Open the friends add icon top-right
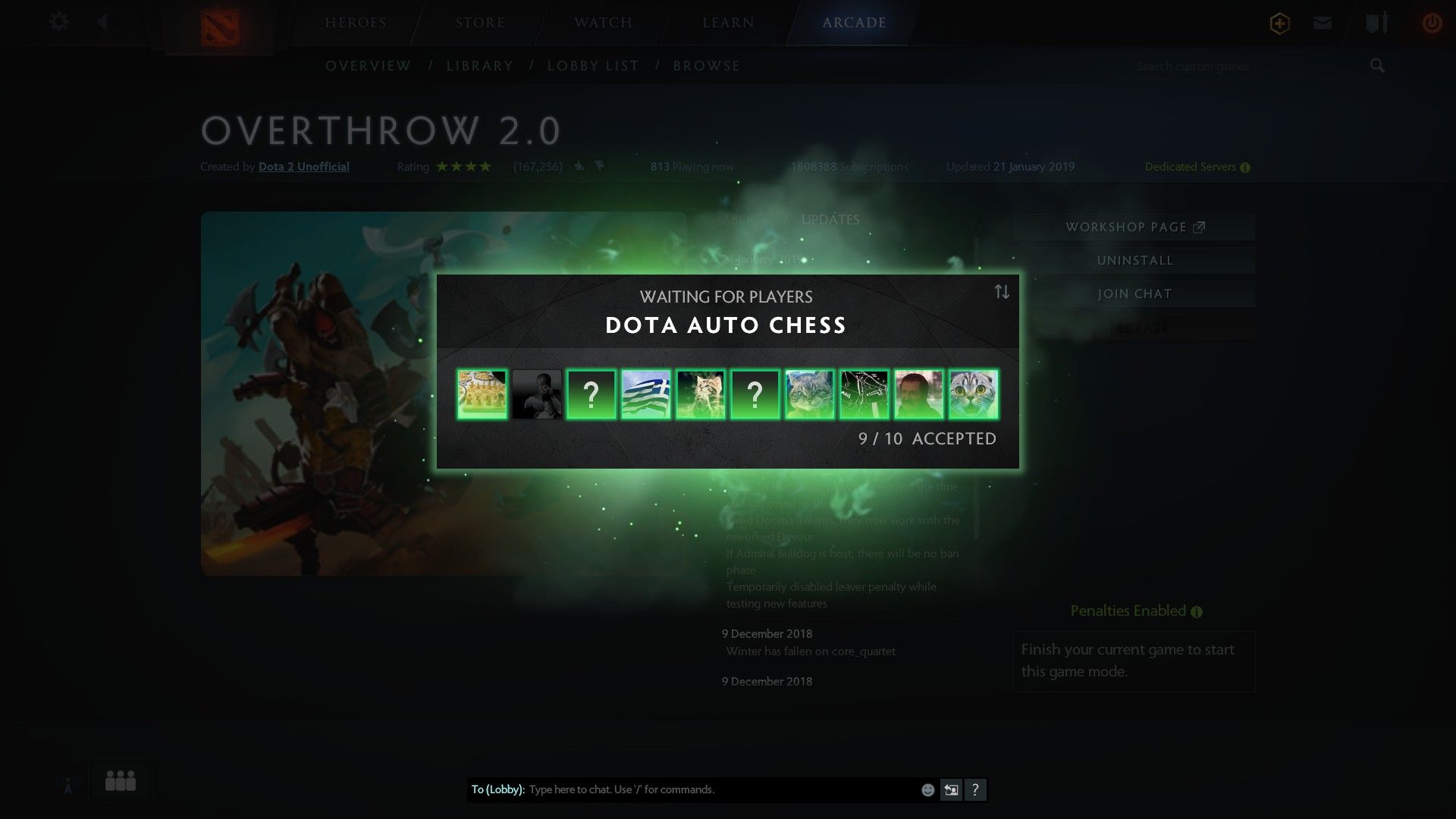This screenshot has width=1456, height=819. pyautogui.click(x=1279, y=23)
